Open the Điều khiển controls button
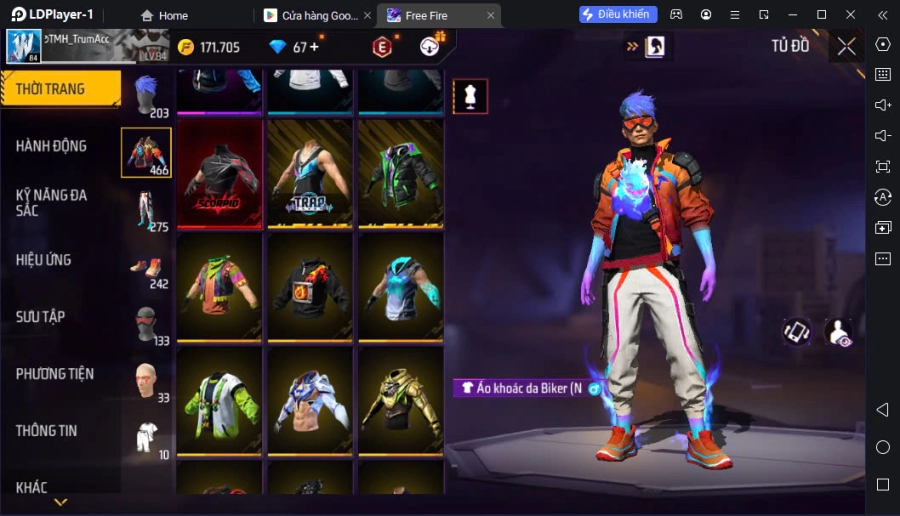The height and width of the screenshot is (516, 900). (x=617, y=14)
